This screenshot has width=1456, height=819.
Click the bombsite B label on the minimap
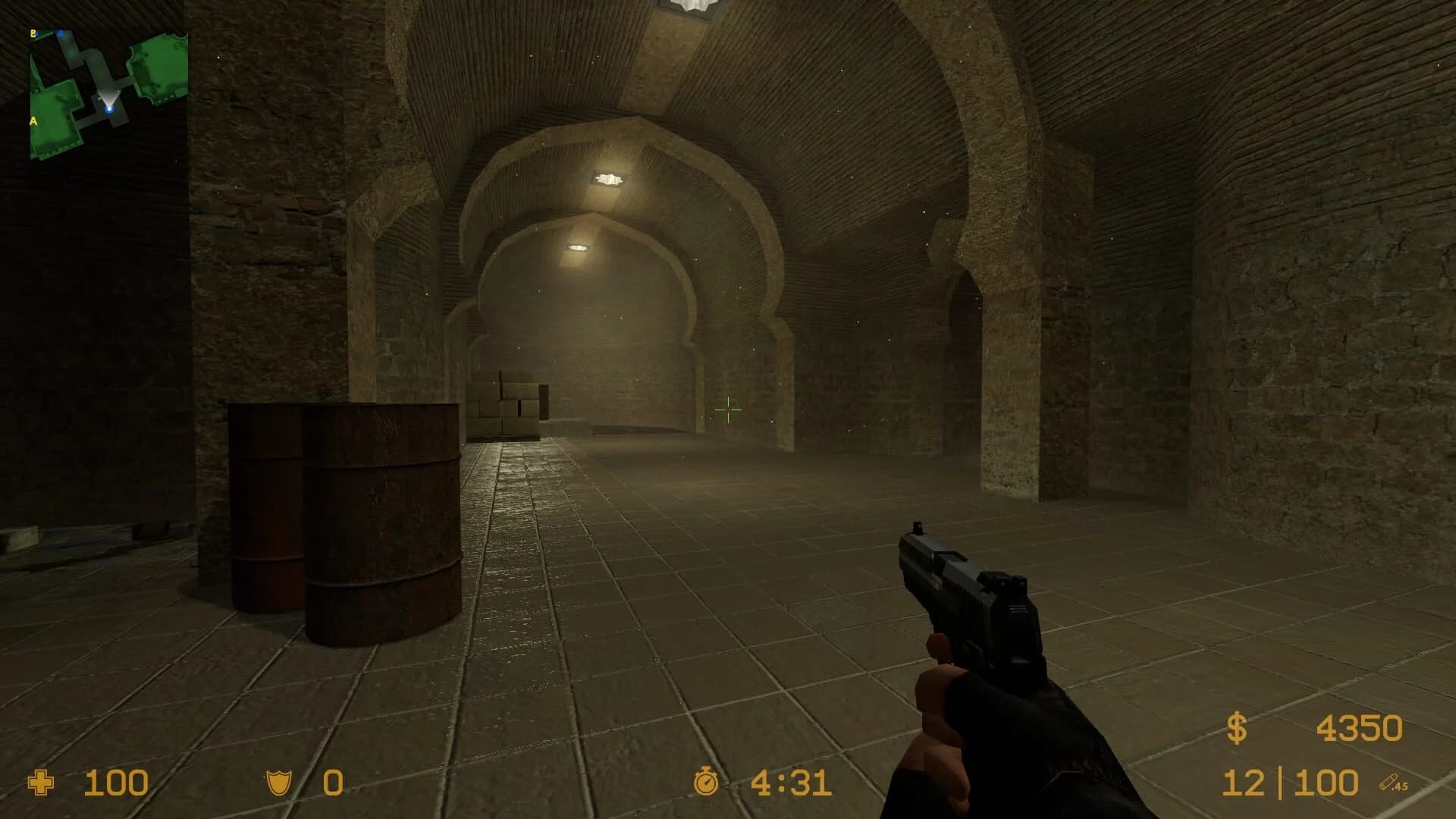[x=33, y=33]
